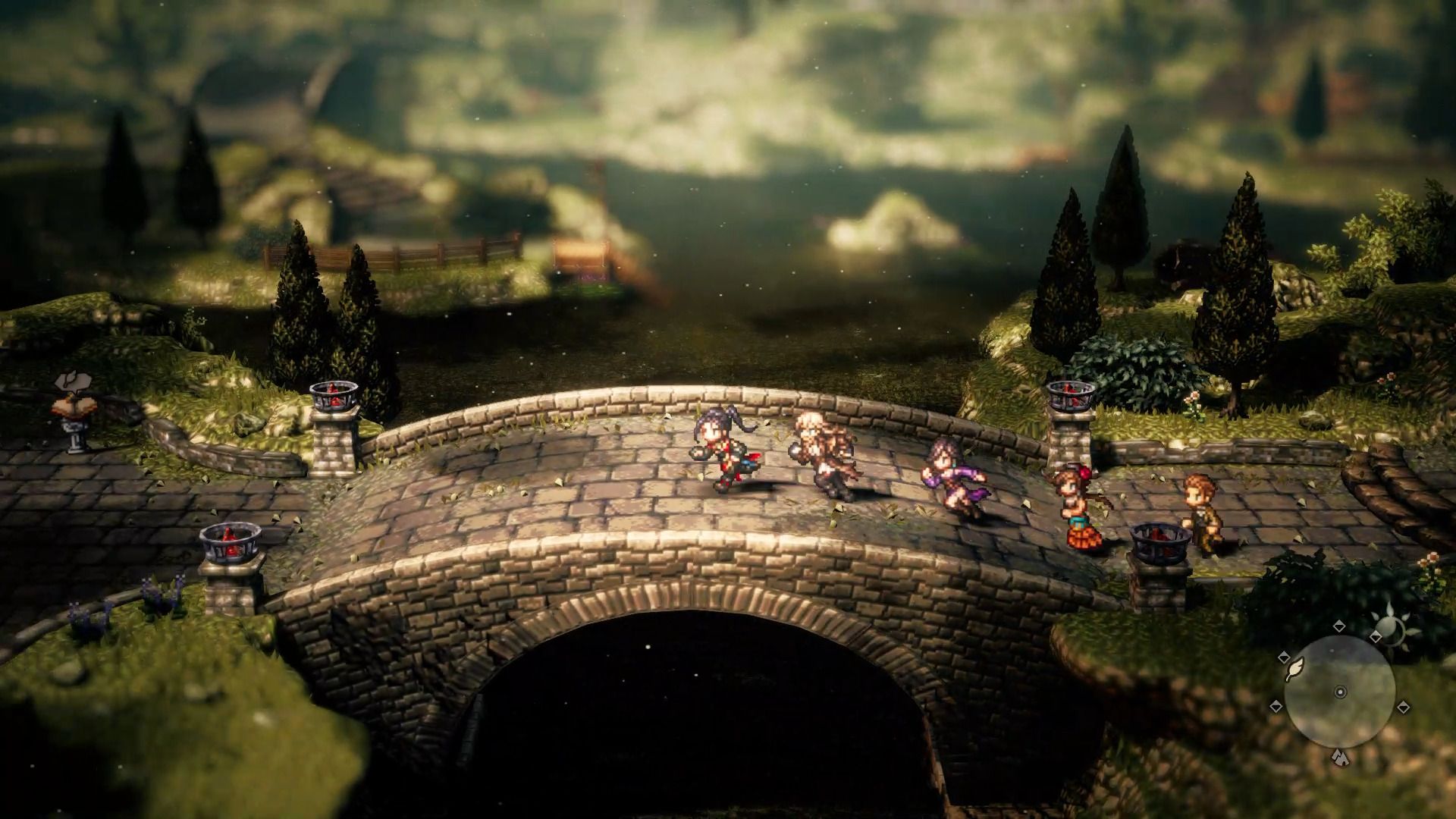Click the top diamond chevron on the compass ring
Screen dimensions: 1456x819
pos(1339,626)
